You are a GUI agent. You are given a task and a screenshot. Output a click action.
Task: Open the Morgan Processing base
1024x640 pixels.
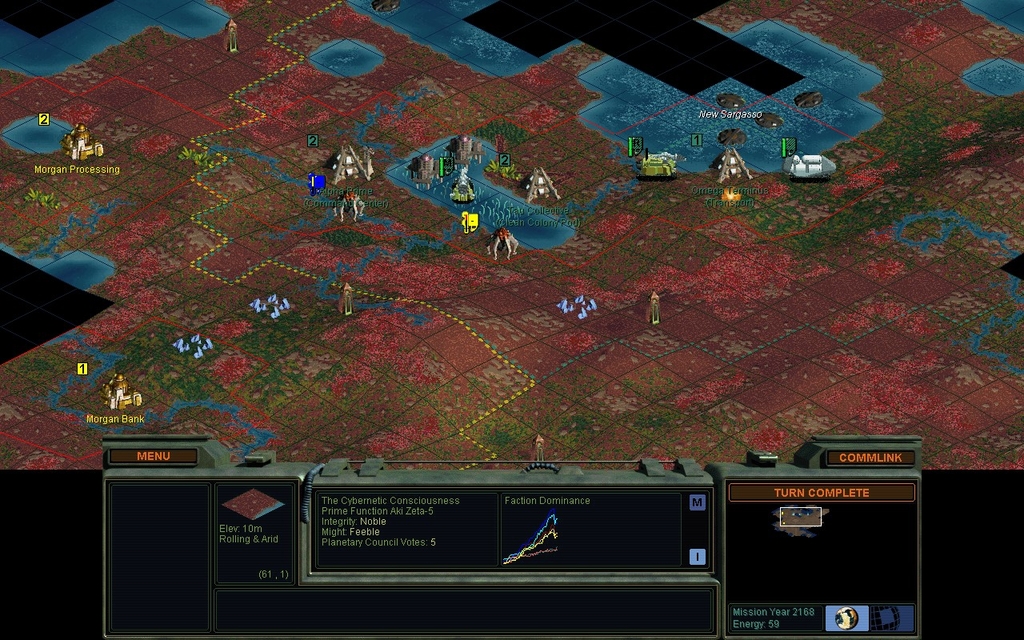[81, 144]
